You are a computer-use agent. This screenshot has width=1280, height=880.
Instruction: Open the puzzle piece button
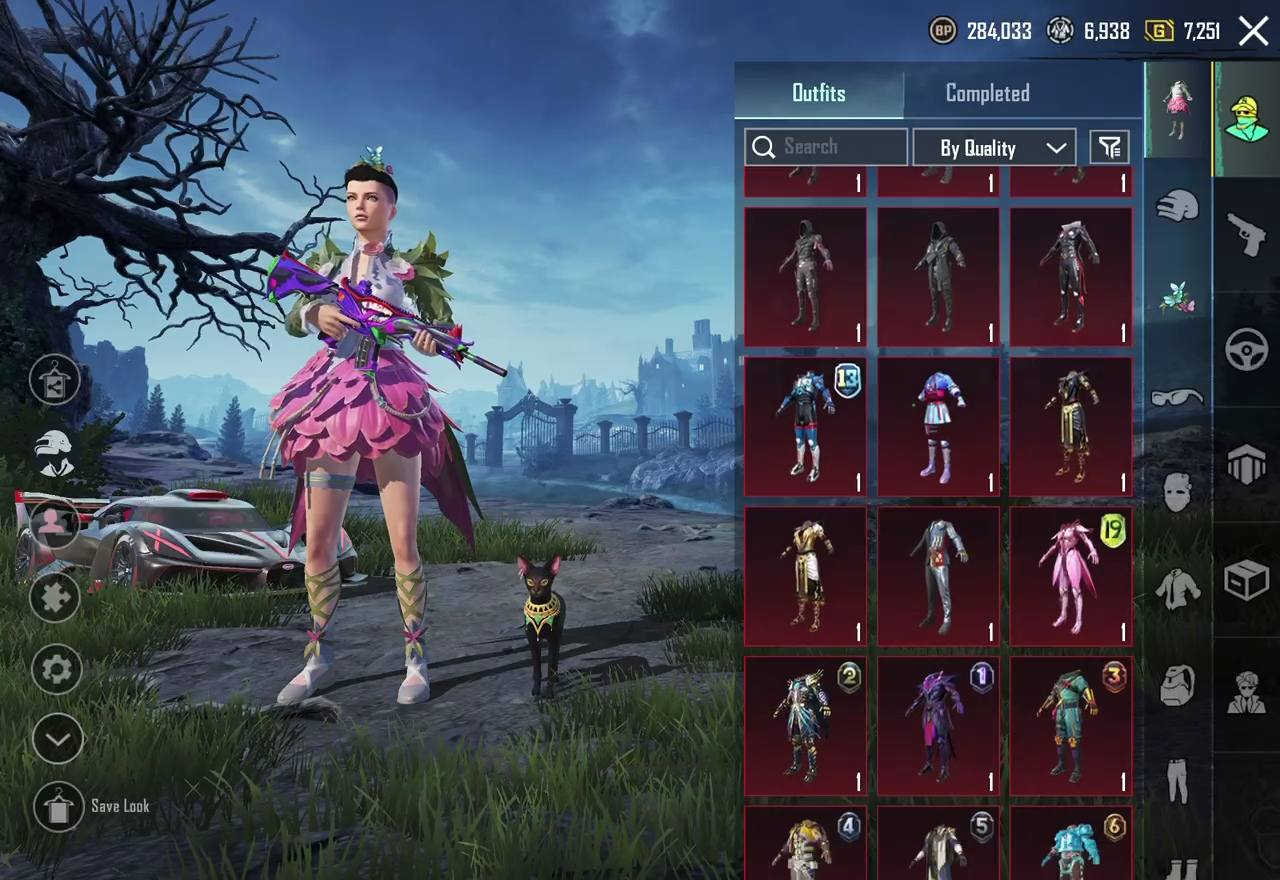point(55,598)
